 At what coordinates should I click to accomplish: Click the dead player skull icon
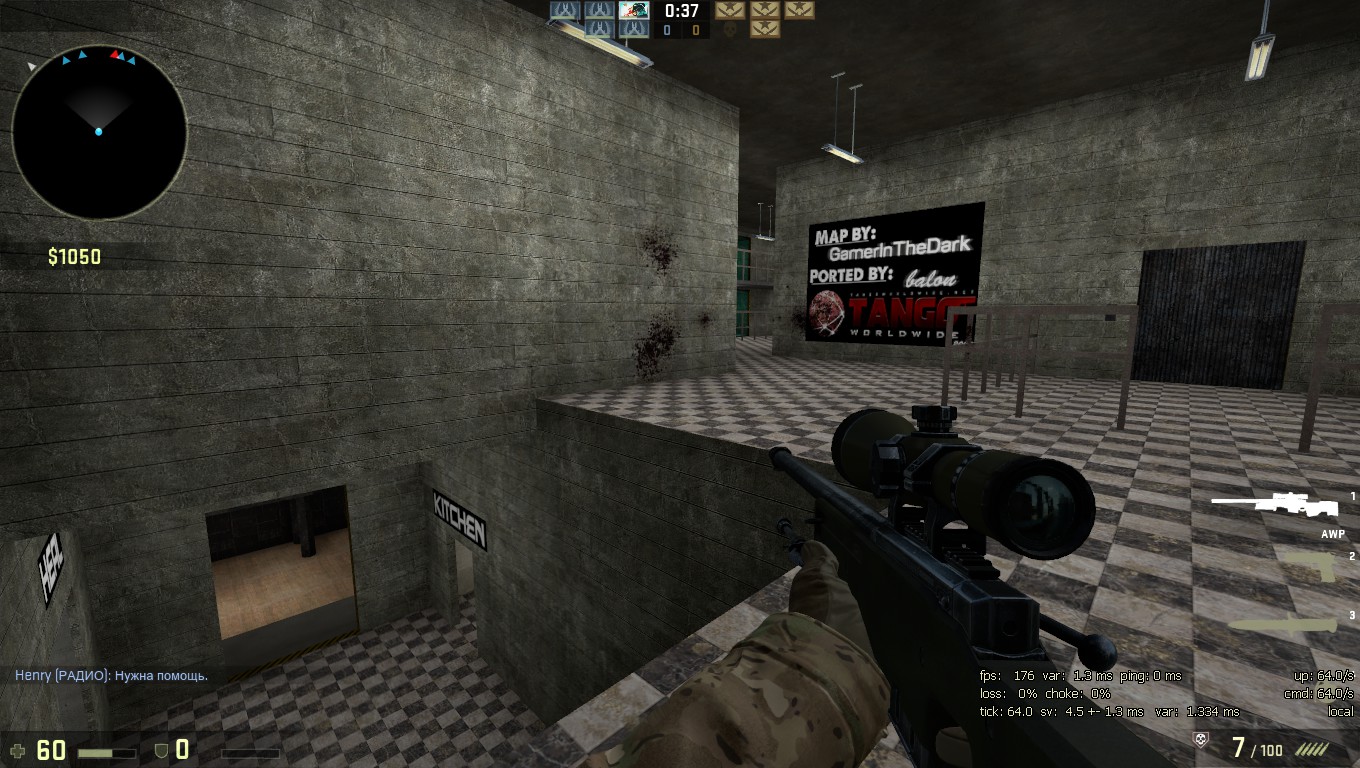pyautogui.click(x=731, y=30)
